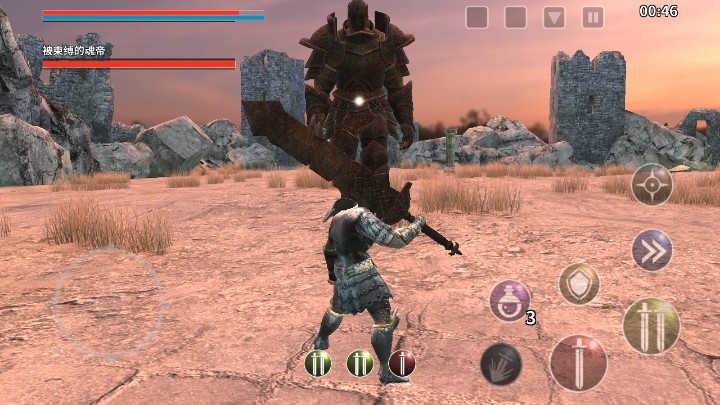Attack with the red single sword button
This screenshot has height=405, width=720.
tap(578, 362)
